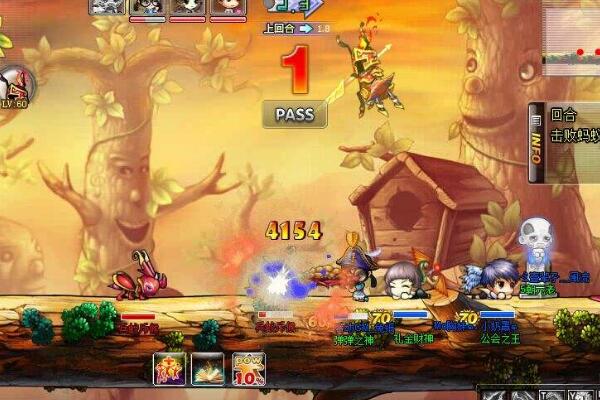Activate the first purple skill icon
Image resolution: width=600 pixels, height=400 pixels.
[168, 369]
